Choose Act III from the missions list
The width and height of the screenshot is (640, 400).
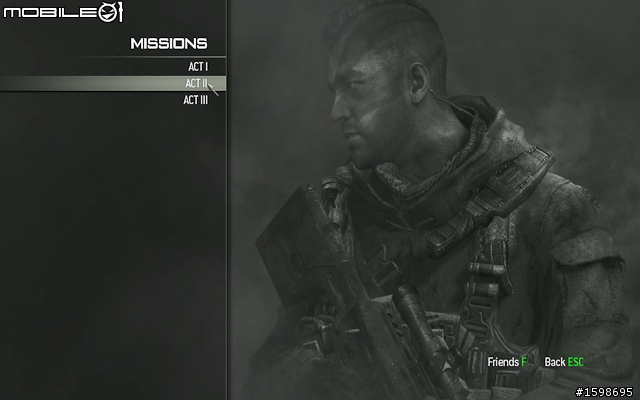tap(195, 99)
